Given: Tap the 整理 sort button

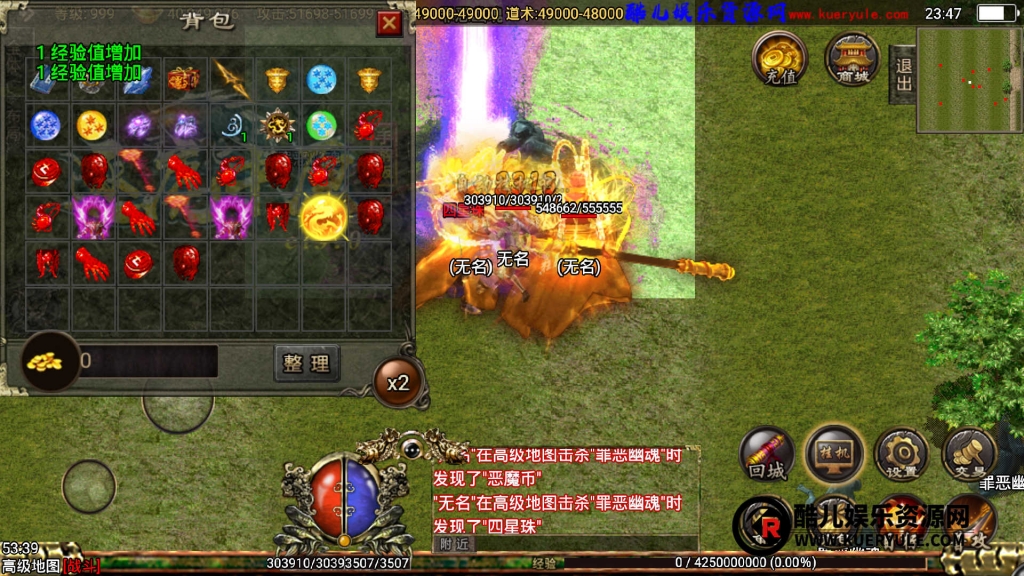Looking at the screenshot, I should click(x=306, y=362).
